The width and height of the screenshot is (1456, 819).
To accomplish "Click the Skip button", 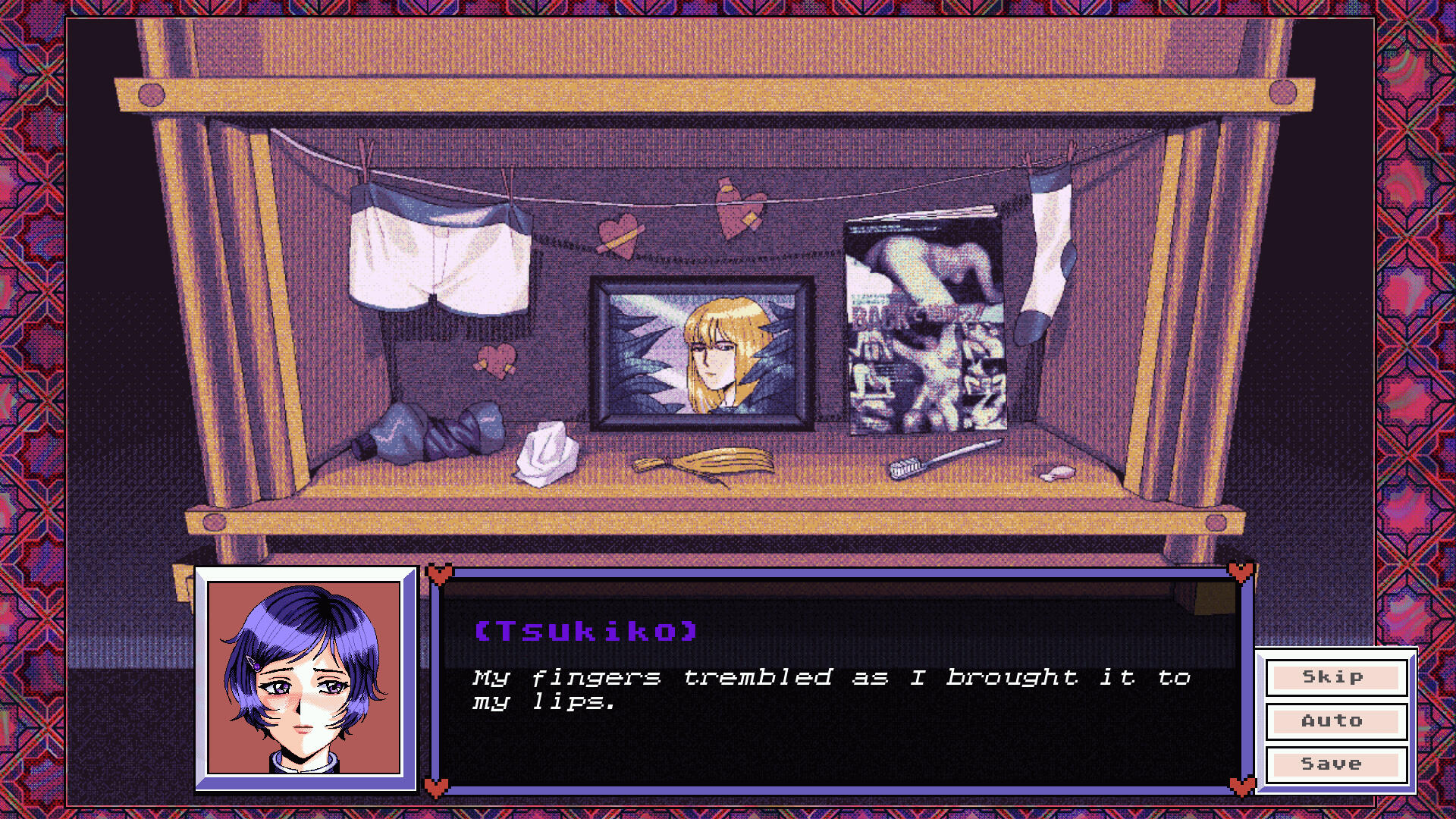I will [x=1335, y=677].
